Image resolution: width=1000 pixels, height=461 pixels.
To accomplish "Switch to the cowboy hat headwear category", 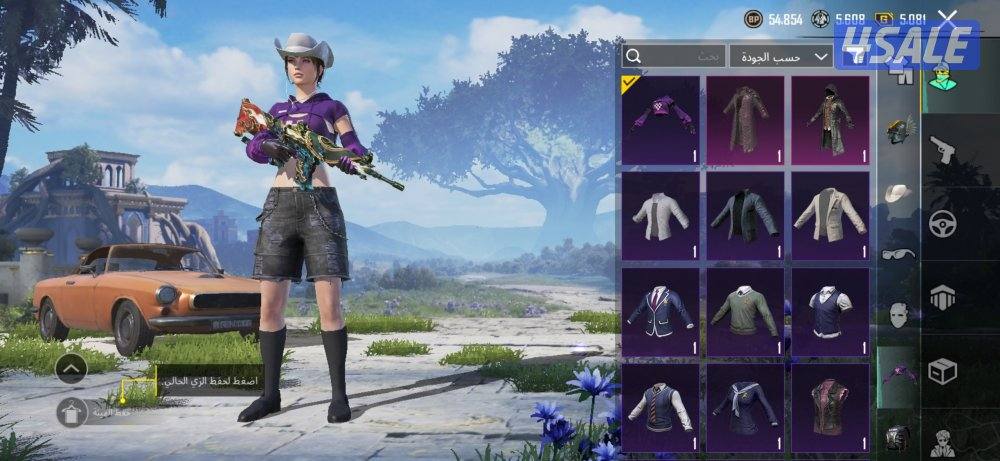I will click(899, 192).
